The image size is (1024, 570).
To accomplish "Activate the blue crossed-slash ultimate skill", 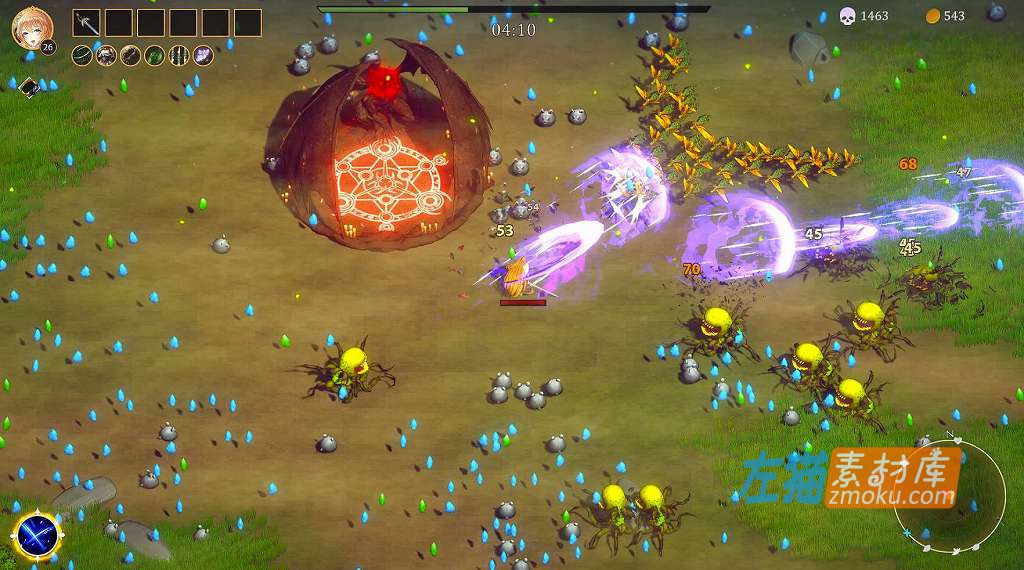I will [39, 535].
